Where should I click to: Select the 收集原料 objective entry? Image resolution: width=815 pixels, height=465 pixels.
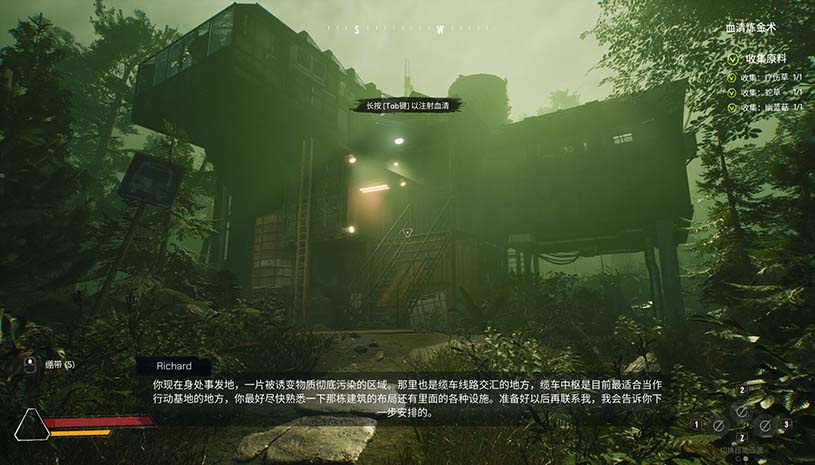pyautogui.click(x=768, y=58)
